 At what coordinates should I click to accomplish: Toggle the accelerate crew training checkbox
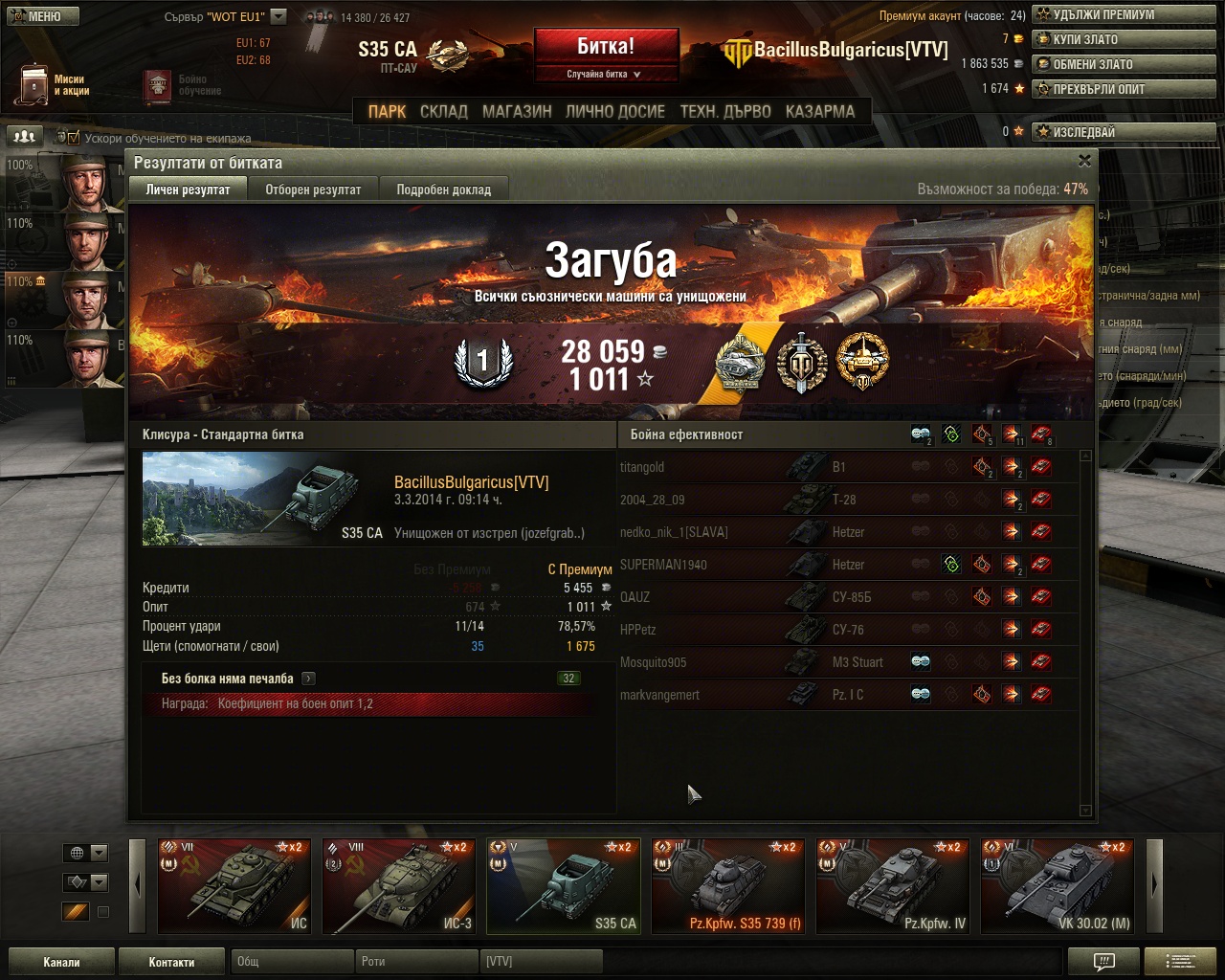tap(74, 138)
